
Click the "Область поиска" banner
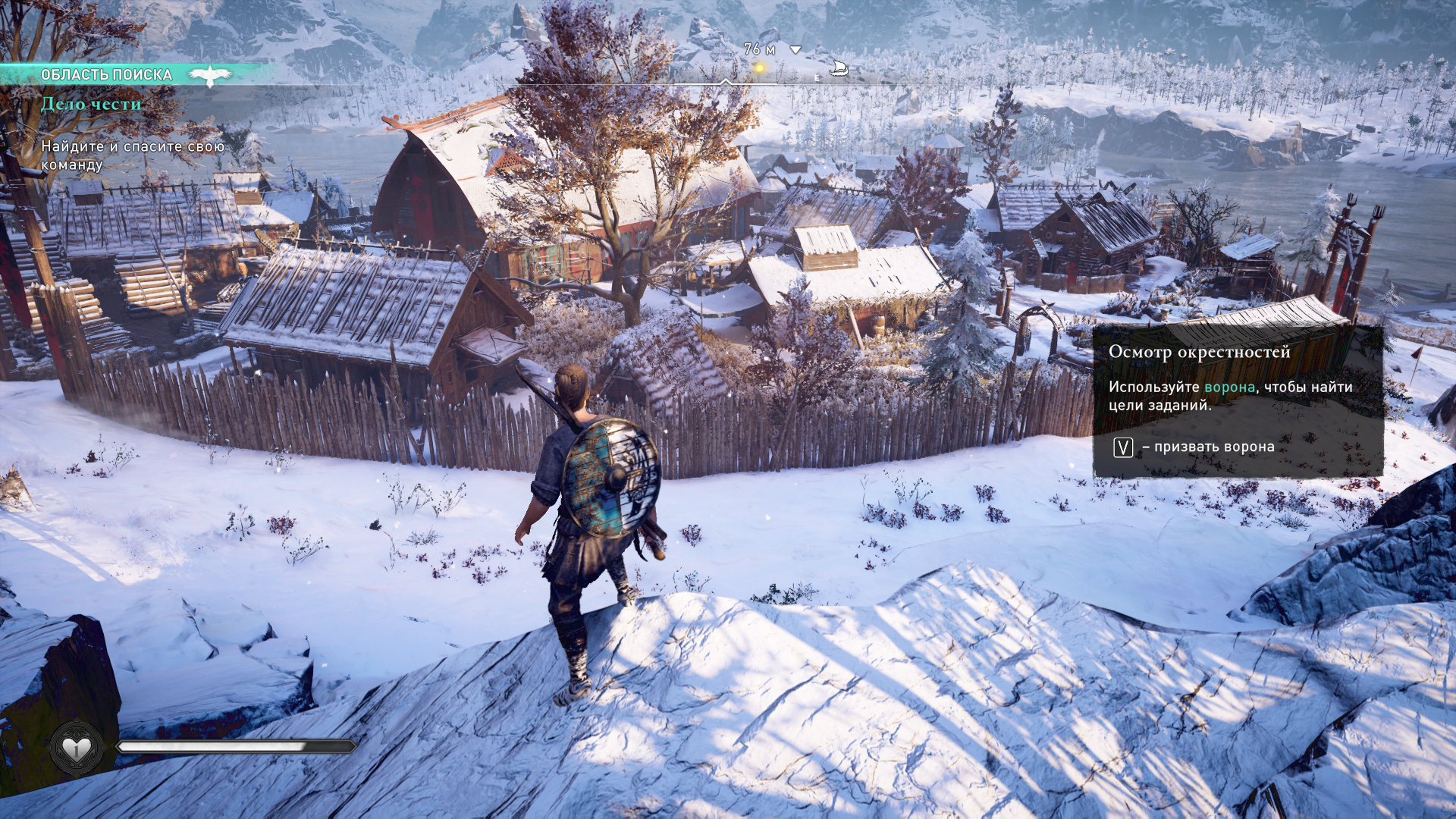pos(107,74)
